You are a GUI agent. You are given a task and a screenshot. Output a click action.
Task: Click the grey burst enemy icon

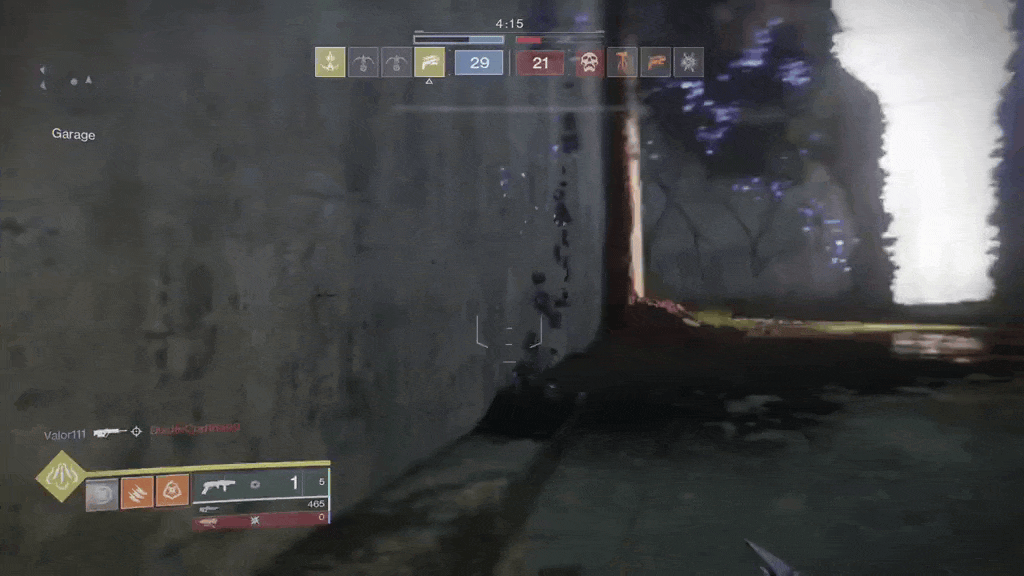tap(688, 62)
